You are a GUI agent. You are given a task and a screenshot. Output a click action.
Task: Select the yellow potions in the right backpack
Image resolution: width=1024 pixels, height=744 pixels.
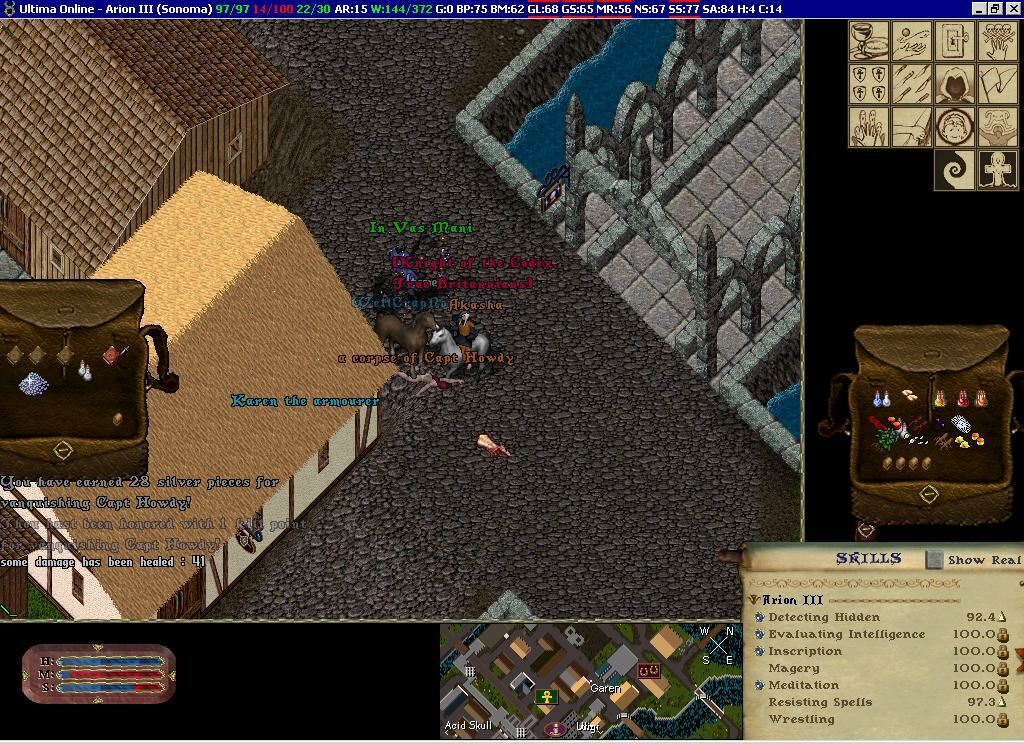(x=940, y=399)
